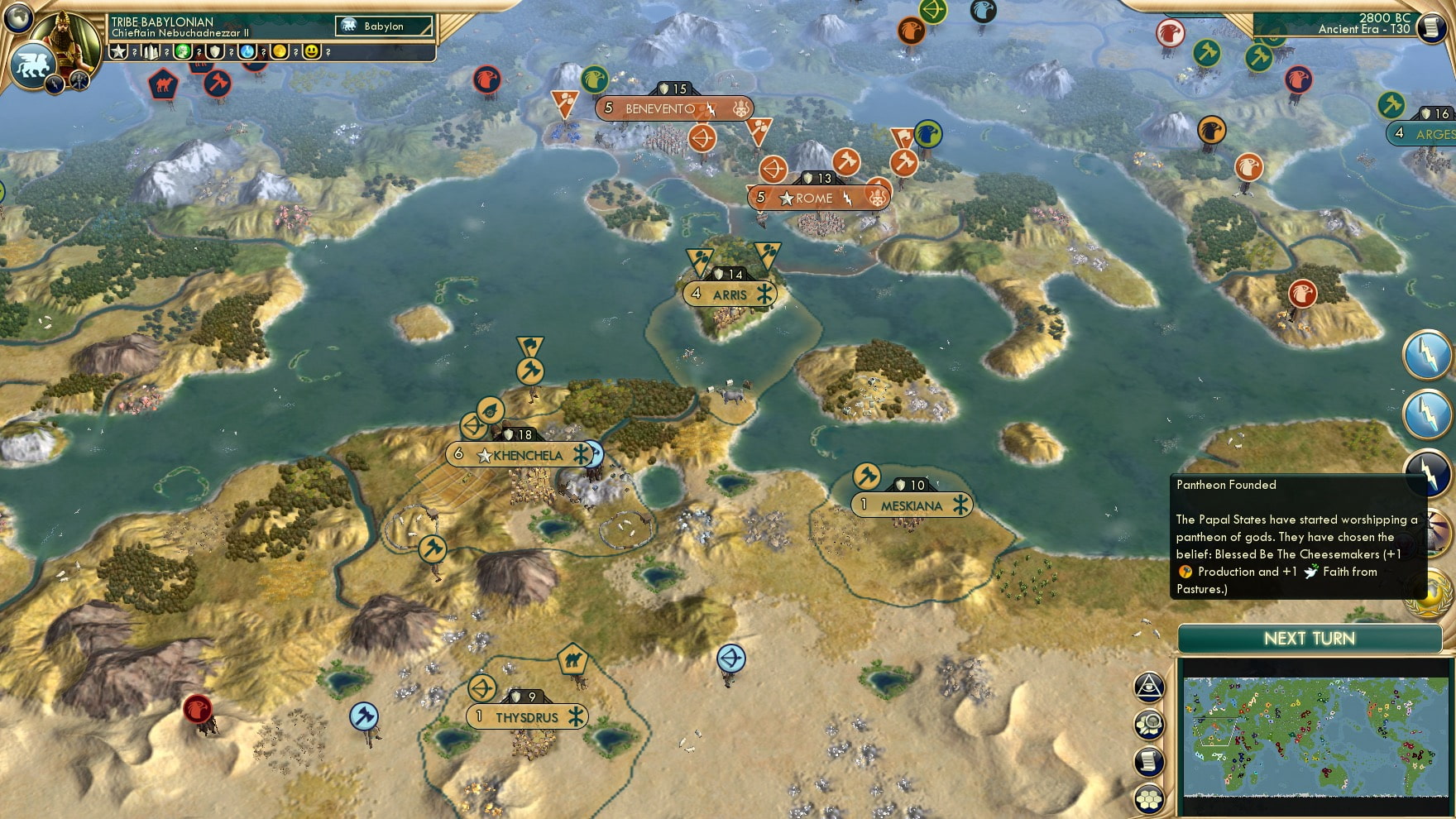Open the Babylon capital dropdown banner
Screen dimensions: 1456x819
tap(382, 26)
